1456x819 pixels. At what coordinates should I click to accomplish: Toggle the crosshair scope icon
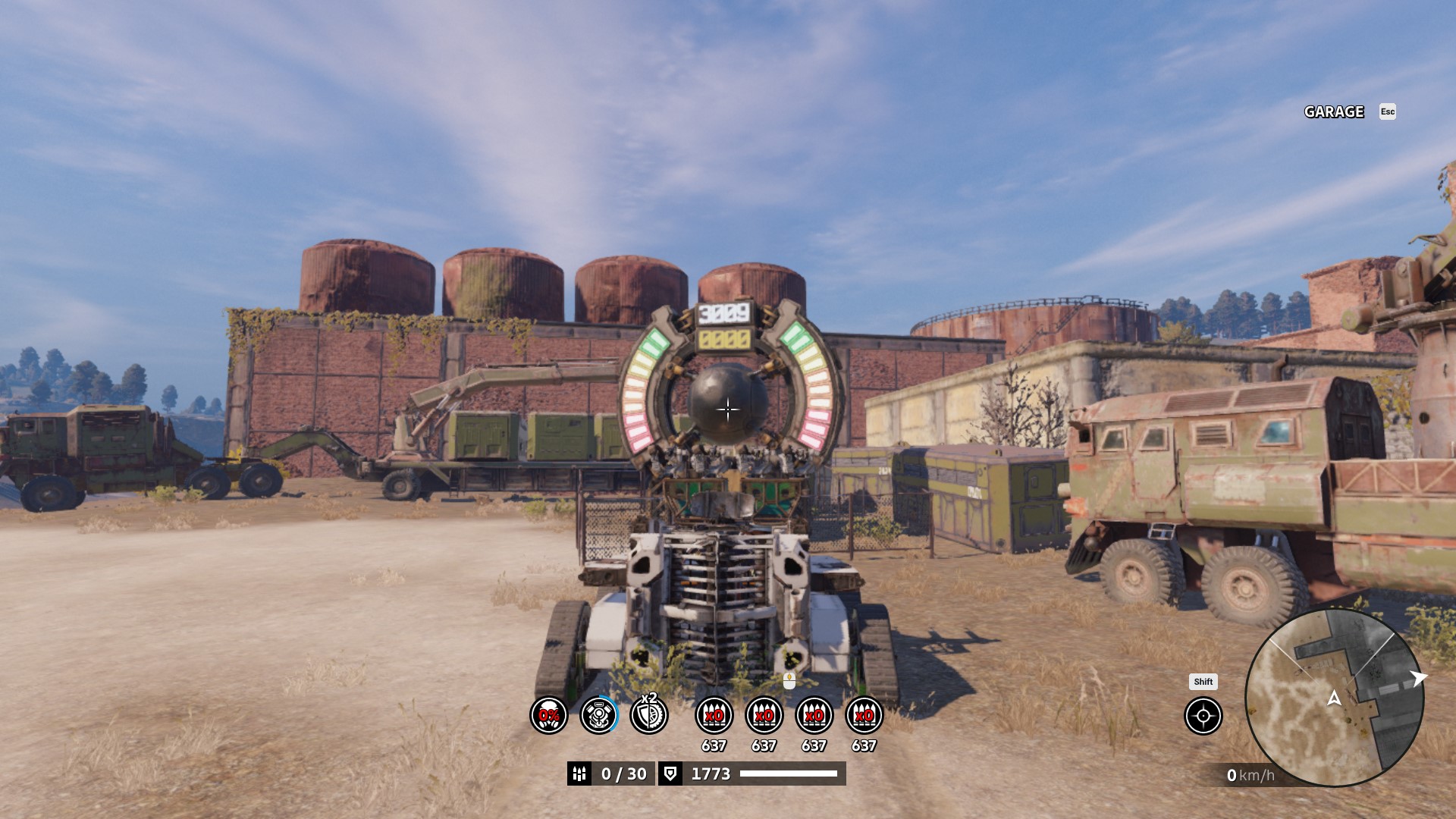[1203, 716]
